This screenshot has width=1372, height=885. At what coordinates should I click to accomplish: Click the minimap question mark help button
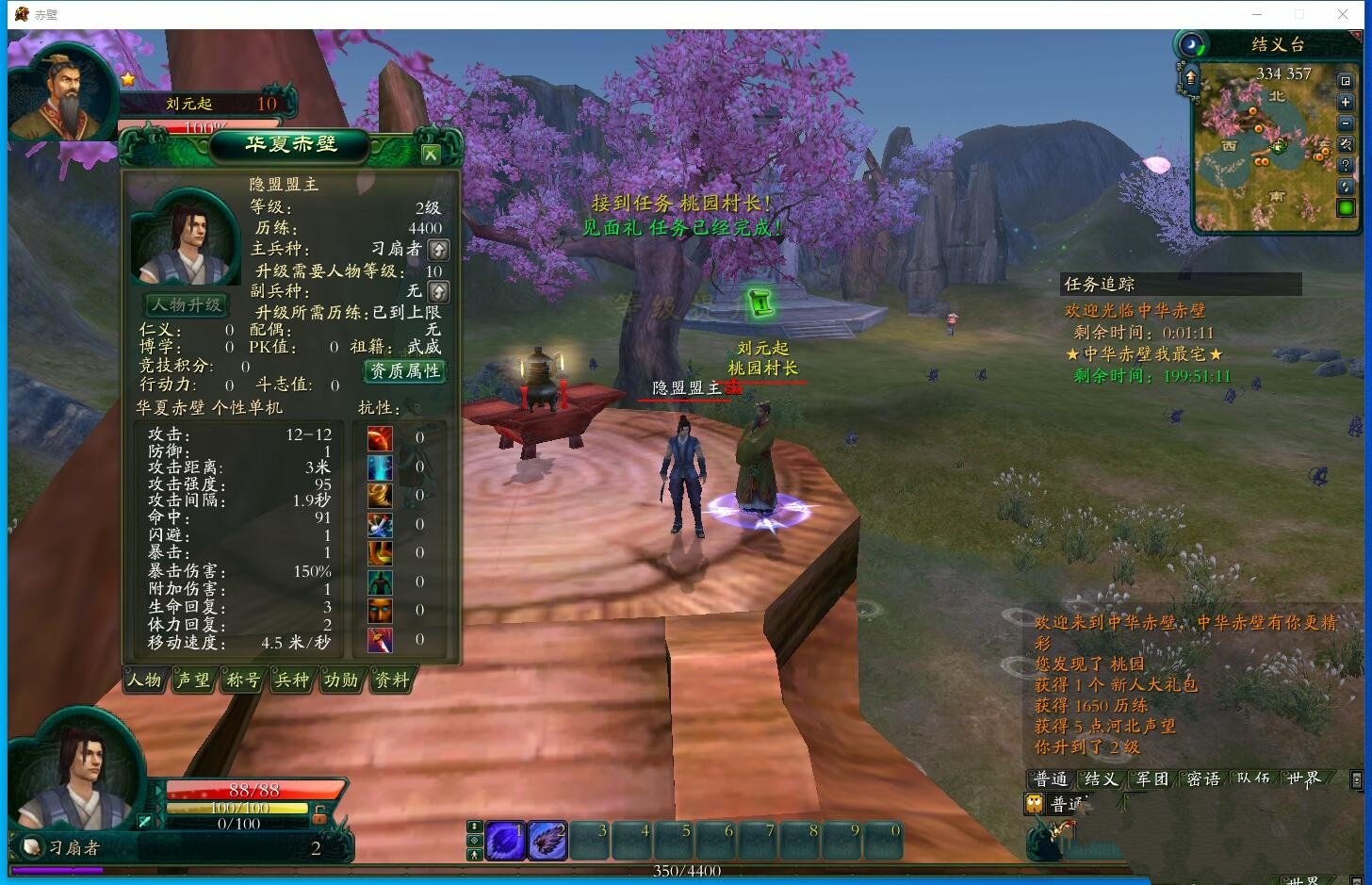[1346, 165]
